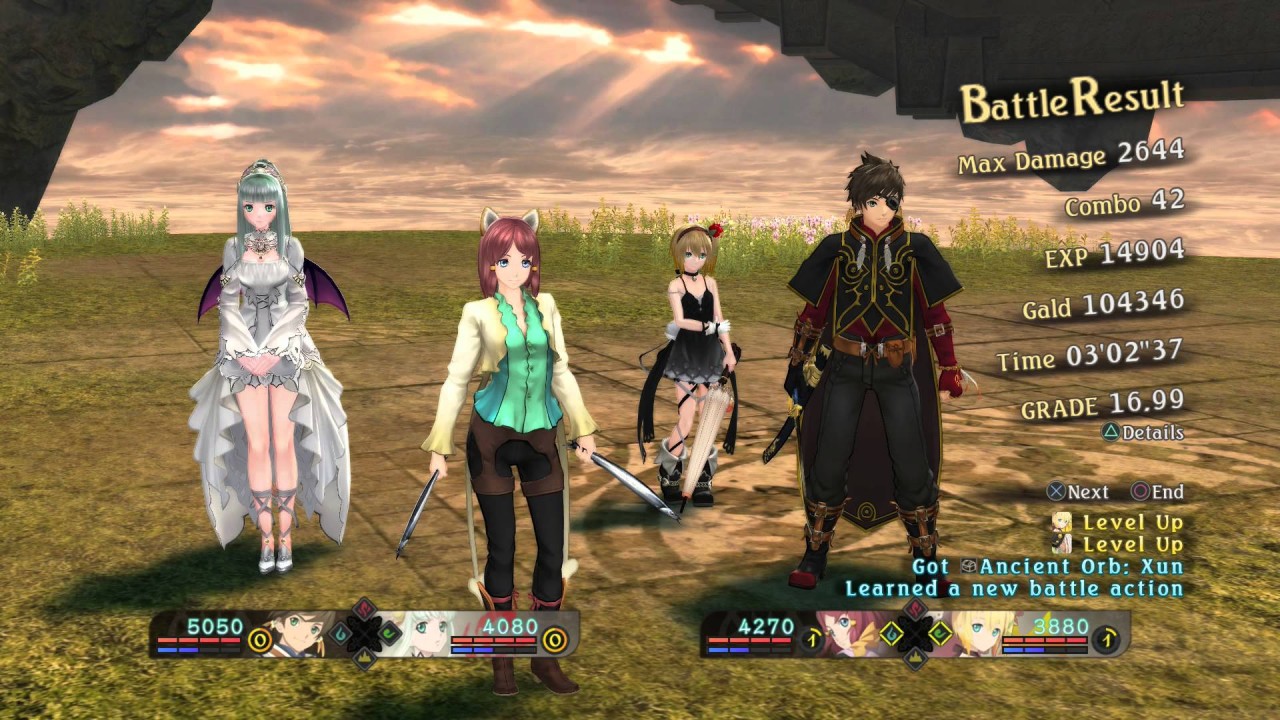Select End to close battle results

point(1157,492)
